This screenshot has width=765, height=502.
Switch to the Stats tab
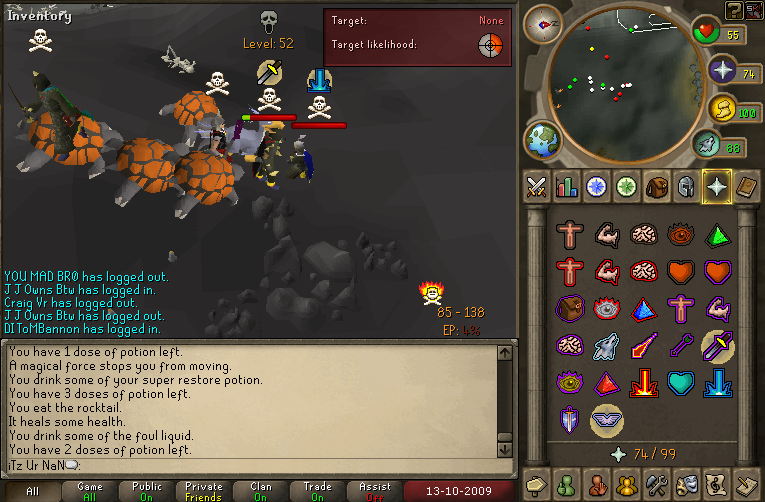[x=567, y=186]
